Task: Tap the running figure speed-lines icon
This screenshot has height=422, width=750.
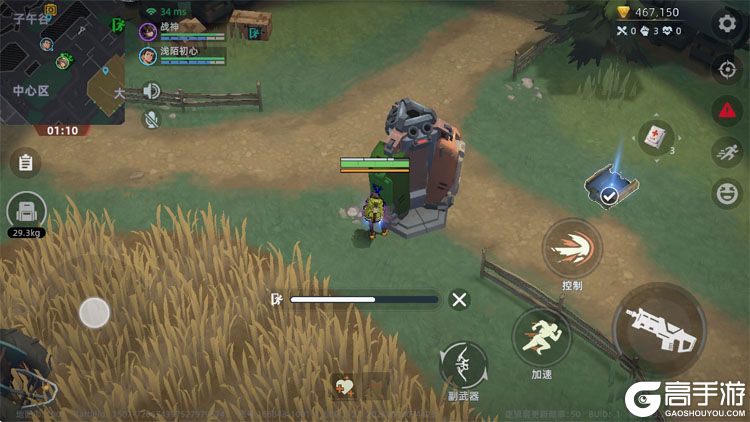Action: [726, 152]
